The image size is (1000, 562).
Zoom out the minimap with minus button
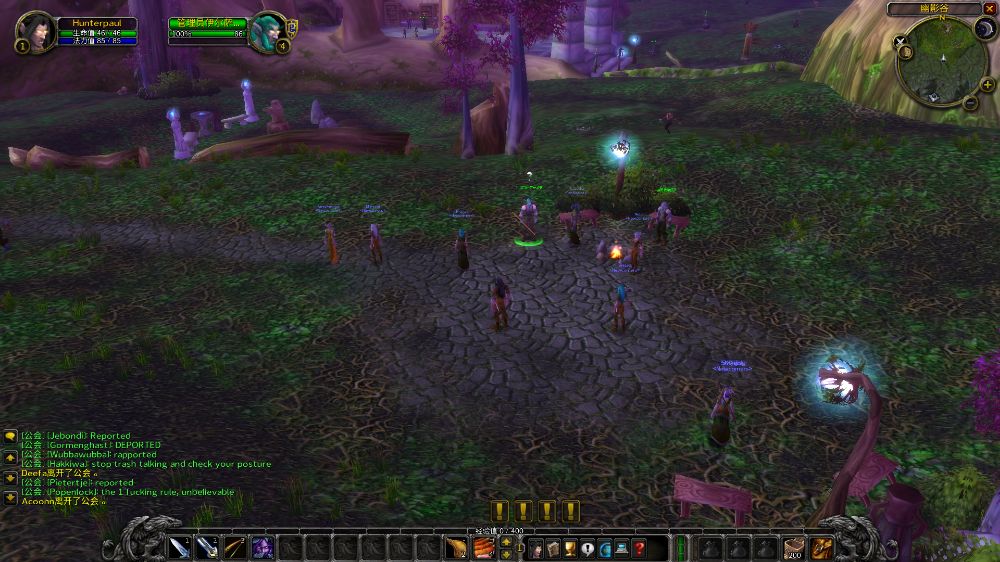point(970,102)
